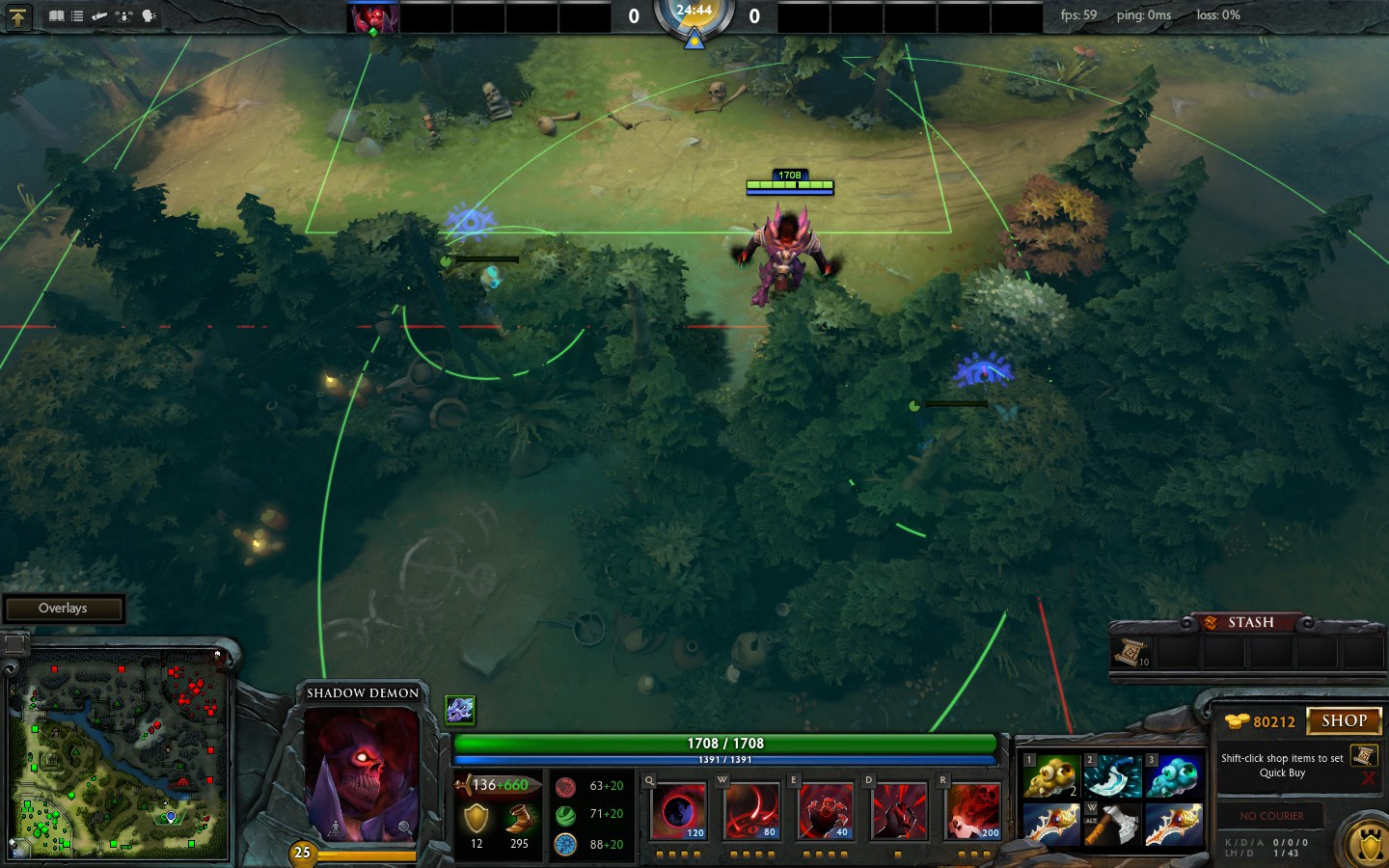
Task: Open the list icon in the top toolbar
Action: point(77,16)
